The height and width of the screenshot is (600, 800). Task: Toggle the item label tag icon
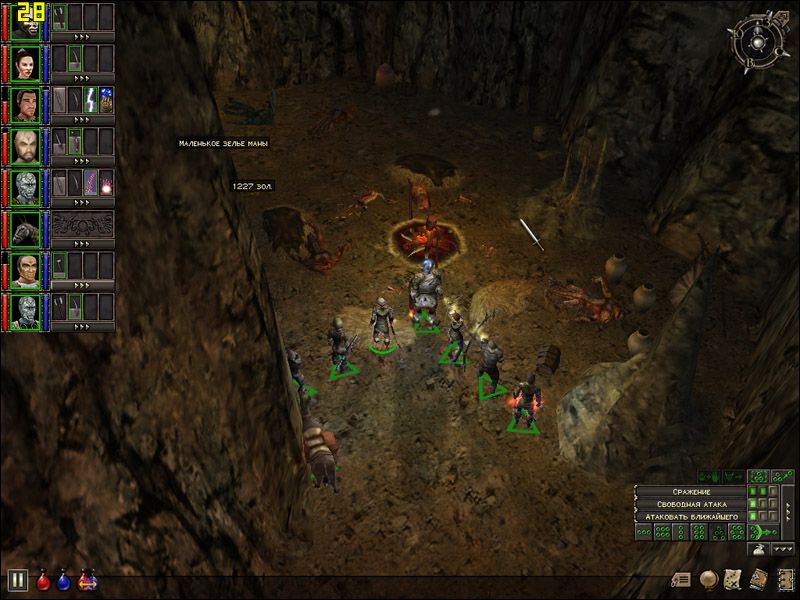coord(683,579)
